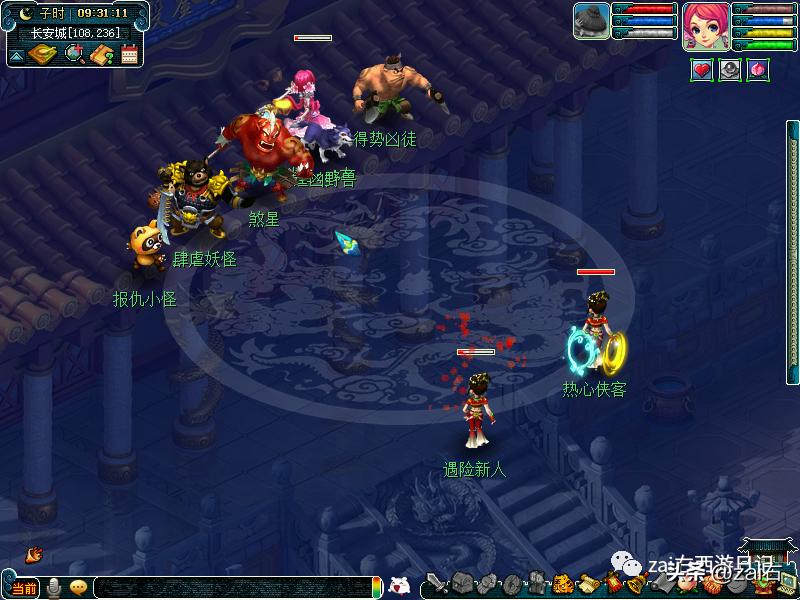
Task: Open the chat speech bubble emote button
Action: coord(78,587)
